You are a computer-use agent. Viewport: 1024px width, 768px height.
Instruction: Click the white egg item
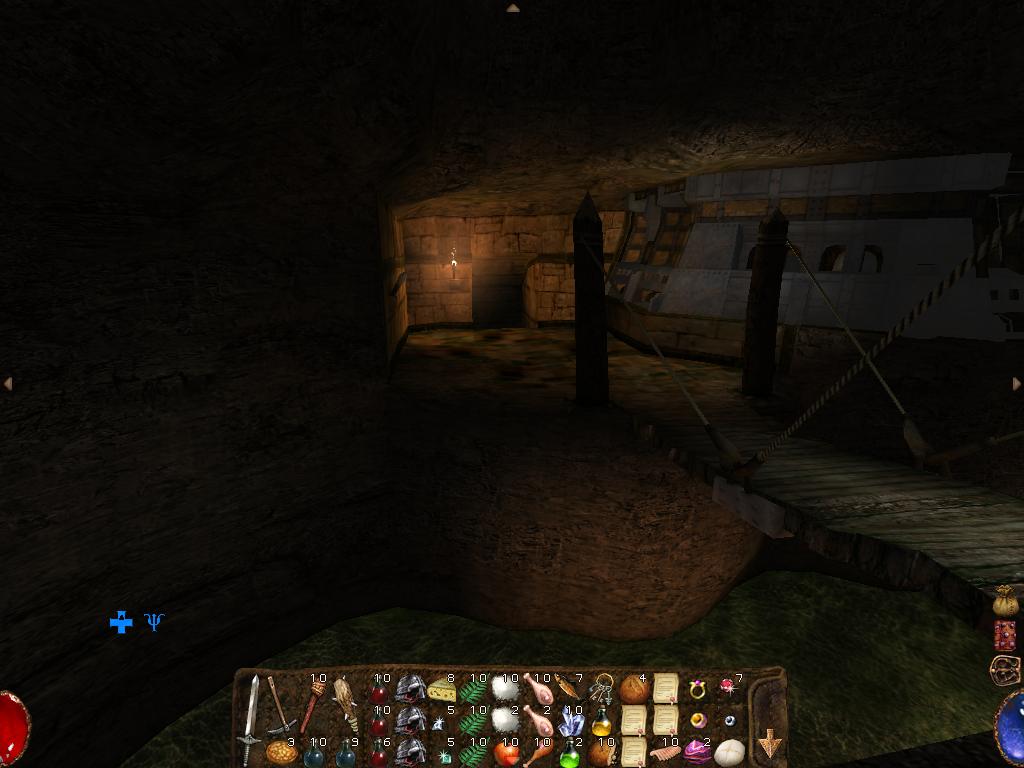728,752
